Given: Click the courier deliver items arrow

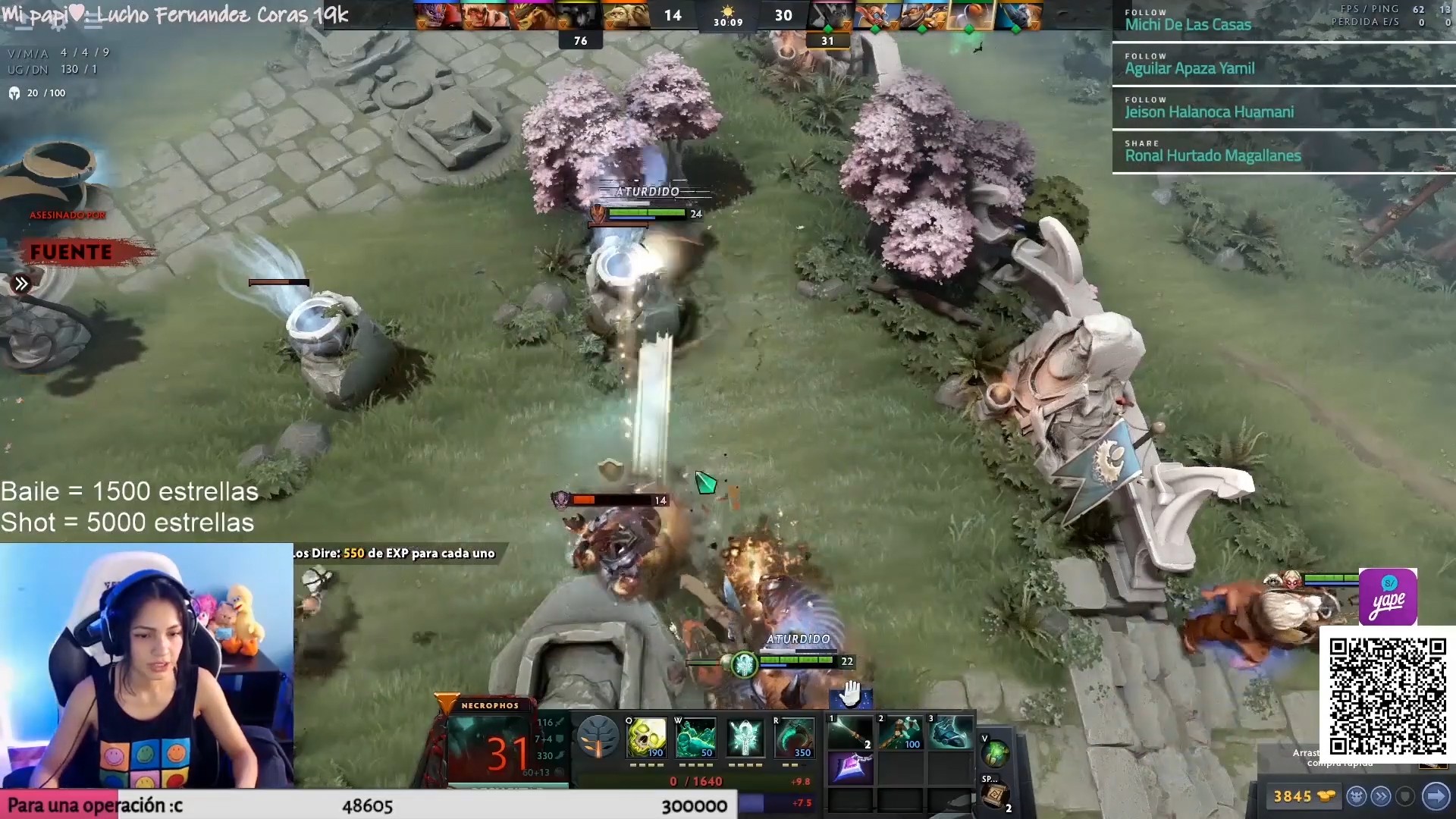Looking at the screenshot, I should 1436,796.
